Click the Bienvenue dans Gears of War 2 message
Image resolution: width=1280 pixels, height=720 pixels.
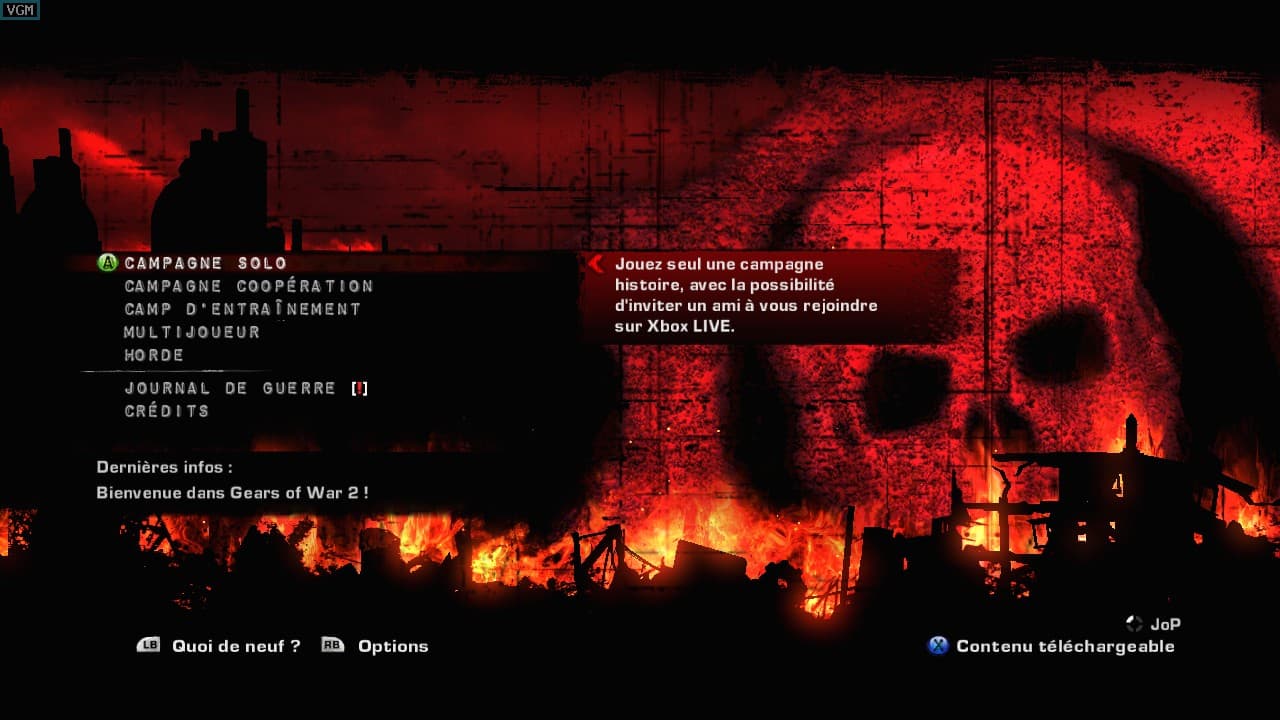(x=234, y=493)
